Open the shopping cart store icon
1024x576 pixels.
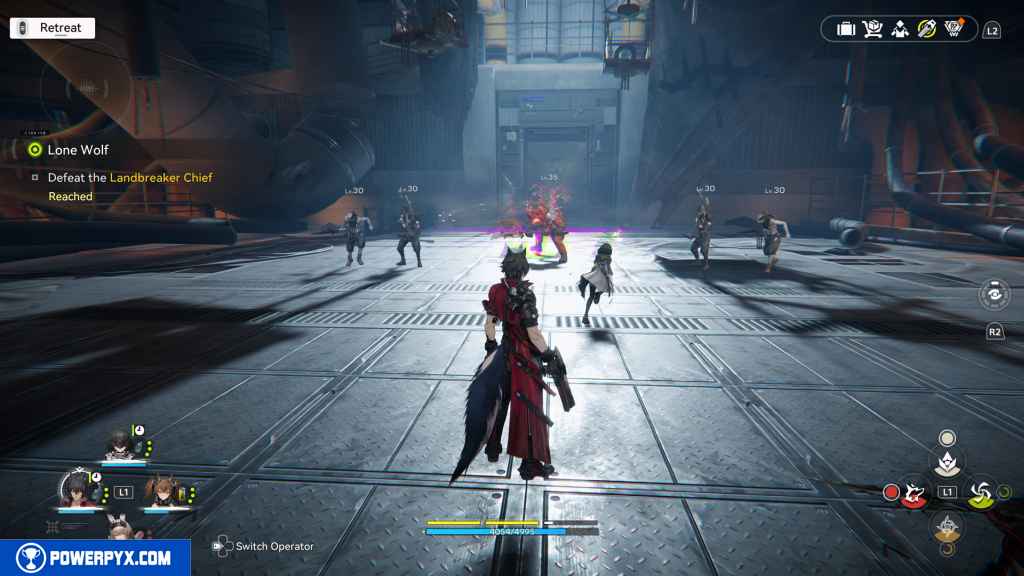pyautogui.click(x=873, y=29)
